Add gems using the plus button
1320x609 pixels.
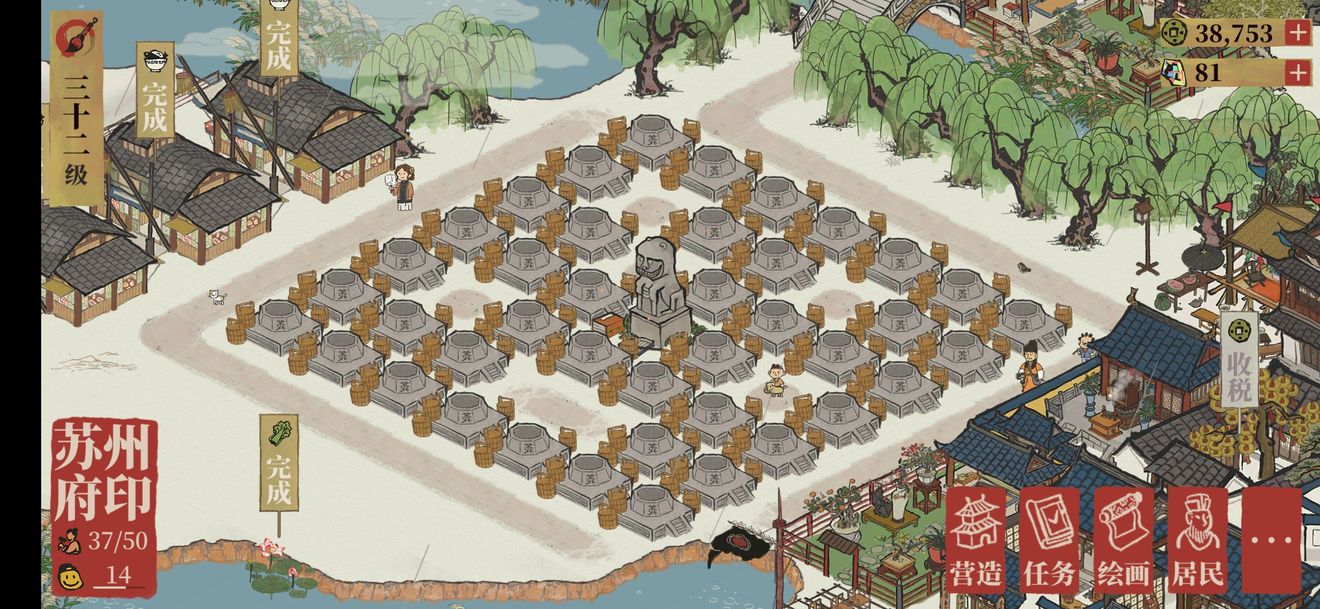[1297, 72]
